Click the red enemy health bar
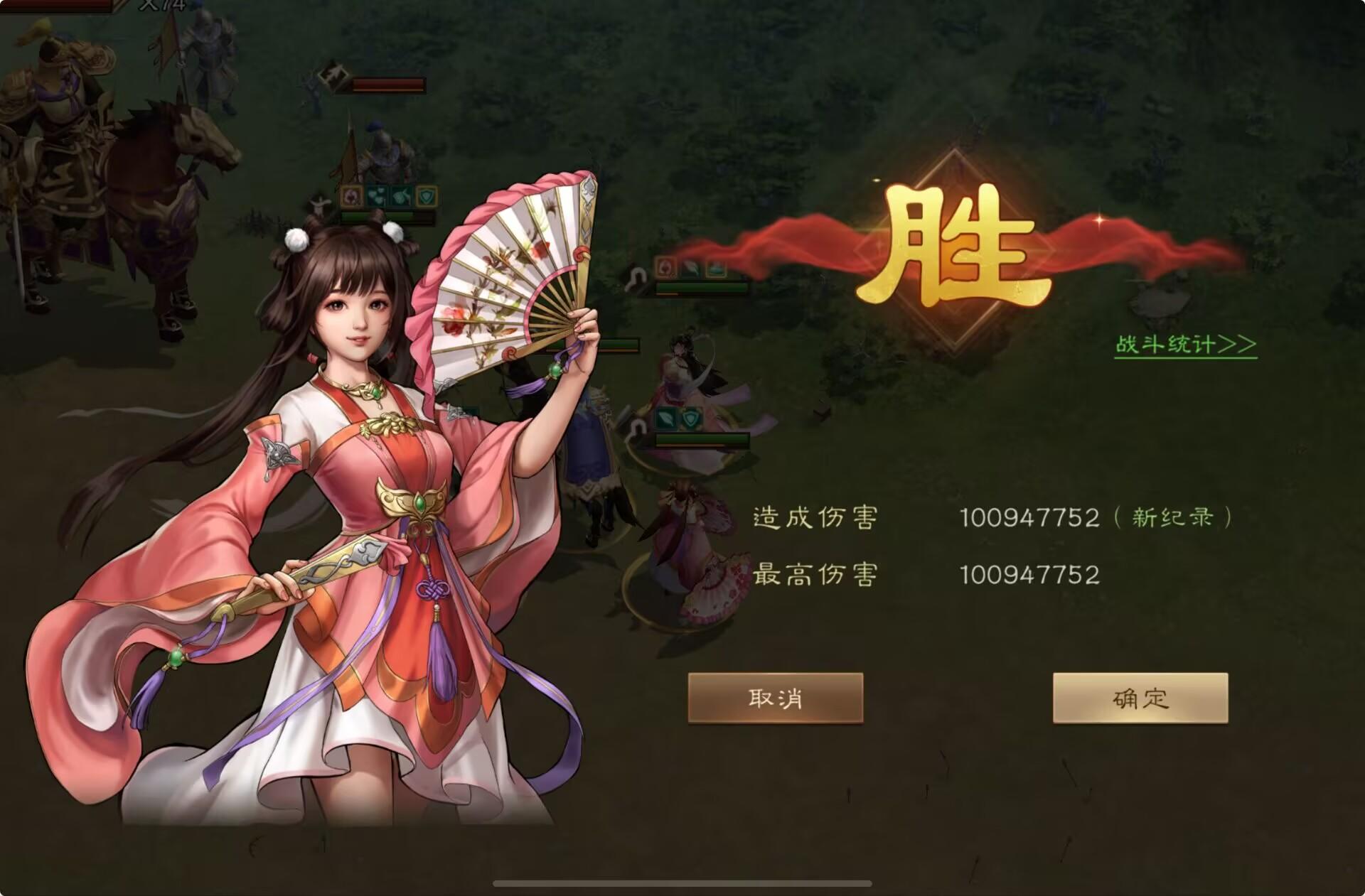 pyautogui.click(x=388, y=84)
